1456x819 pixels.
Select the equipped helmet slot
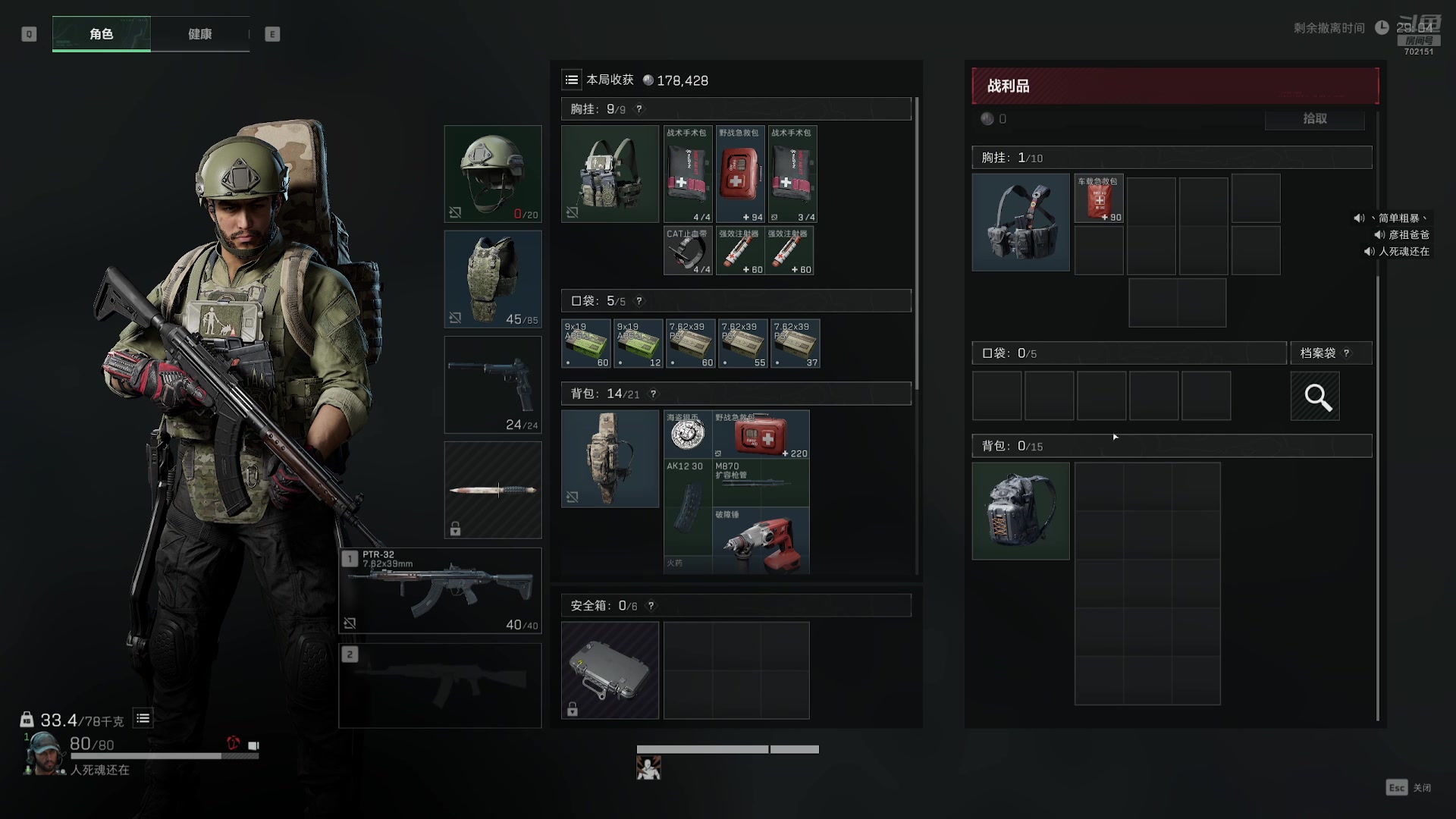(x=493, y=174)
